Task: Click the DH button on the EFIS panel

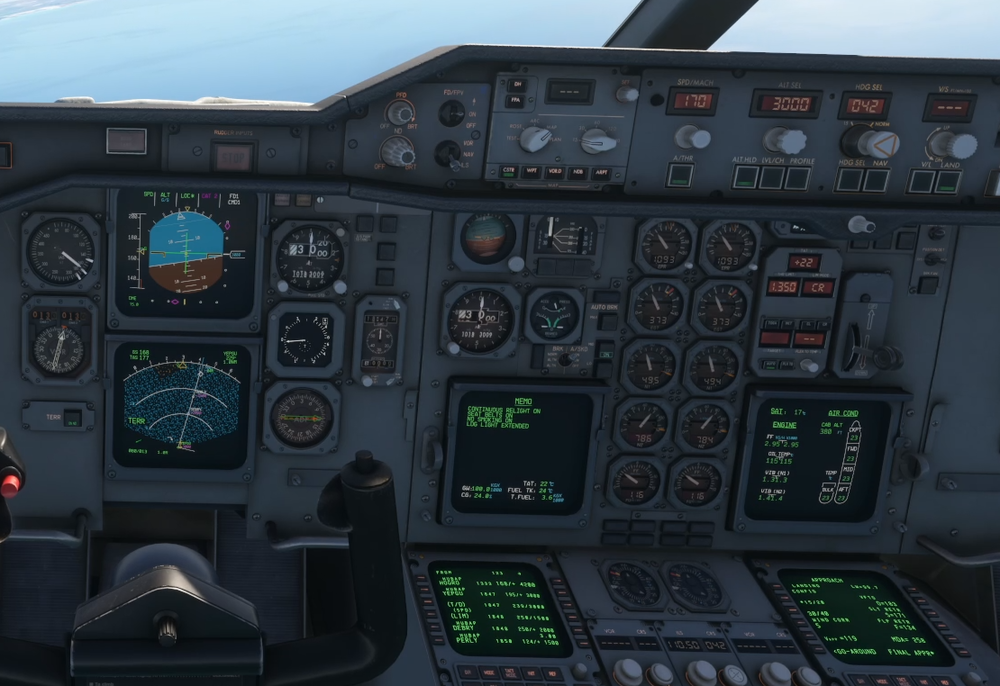Action: [516, 85]
